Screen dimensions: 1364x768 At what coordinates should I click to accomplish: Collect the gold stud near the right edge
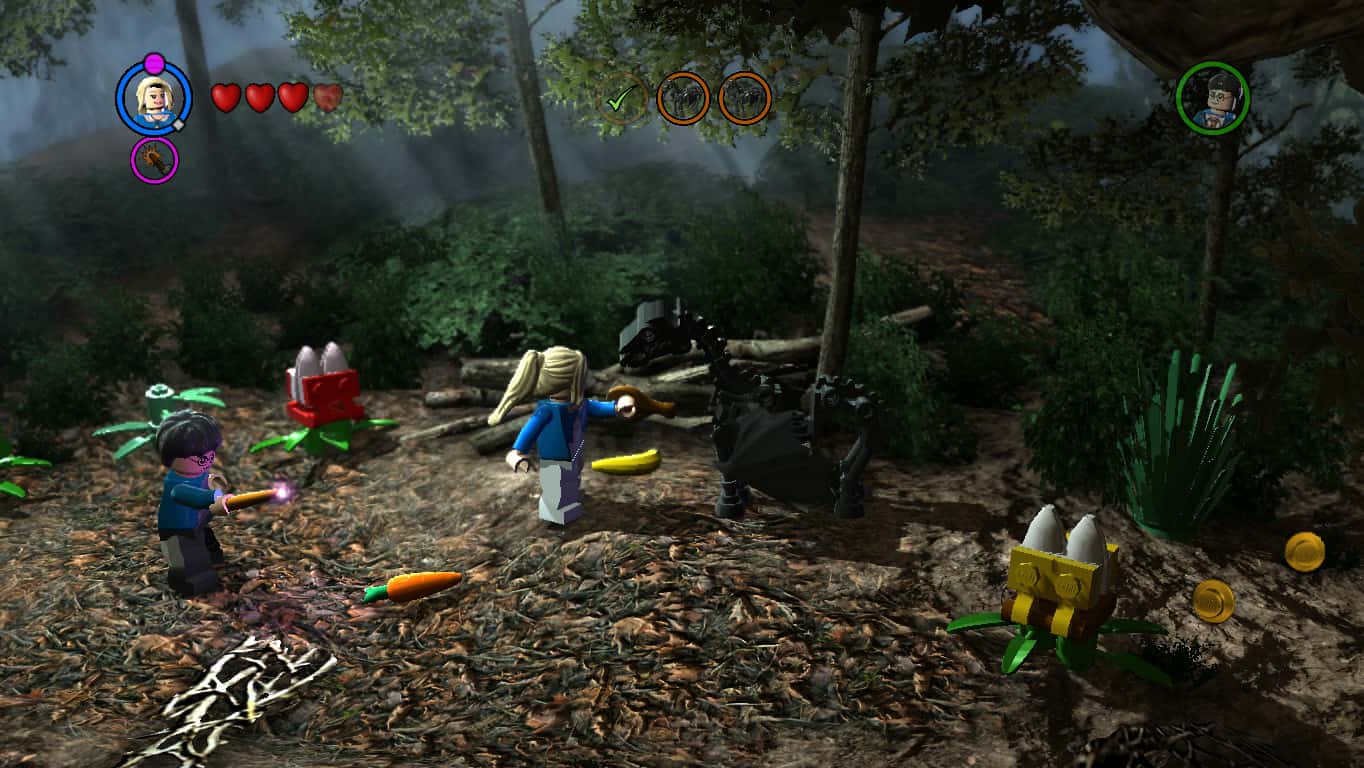point(1305,550)
